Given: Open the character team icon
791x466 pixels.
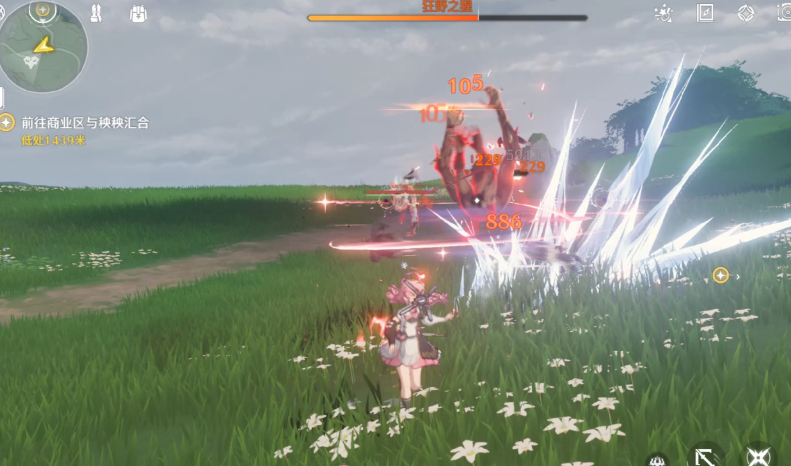Looking at the screenshot, I should point(97,13).
